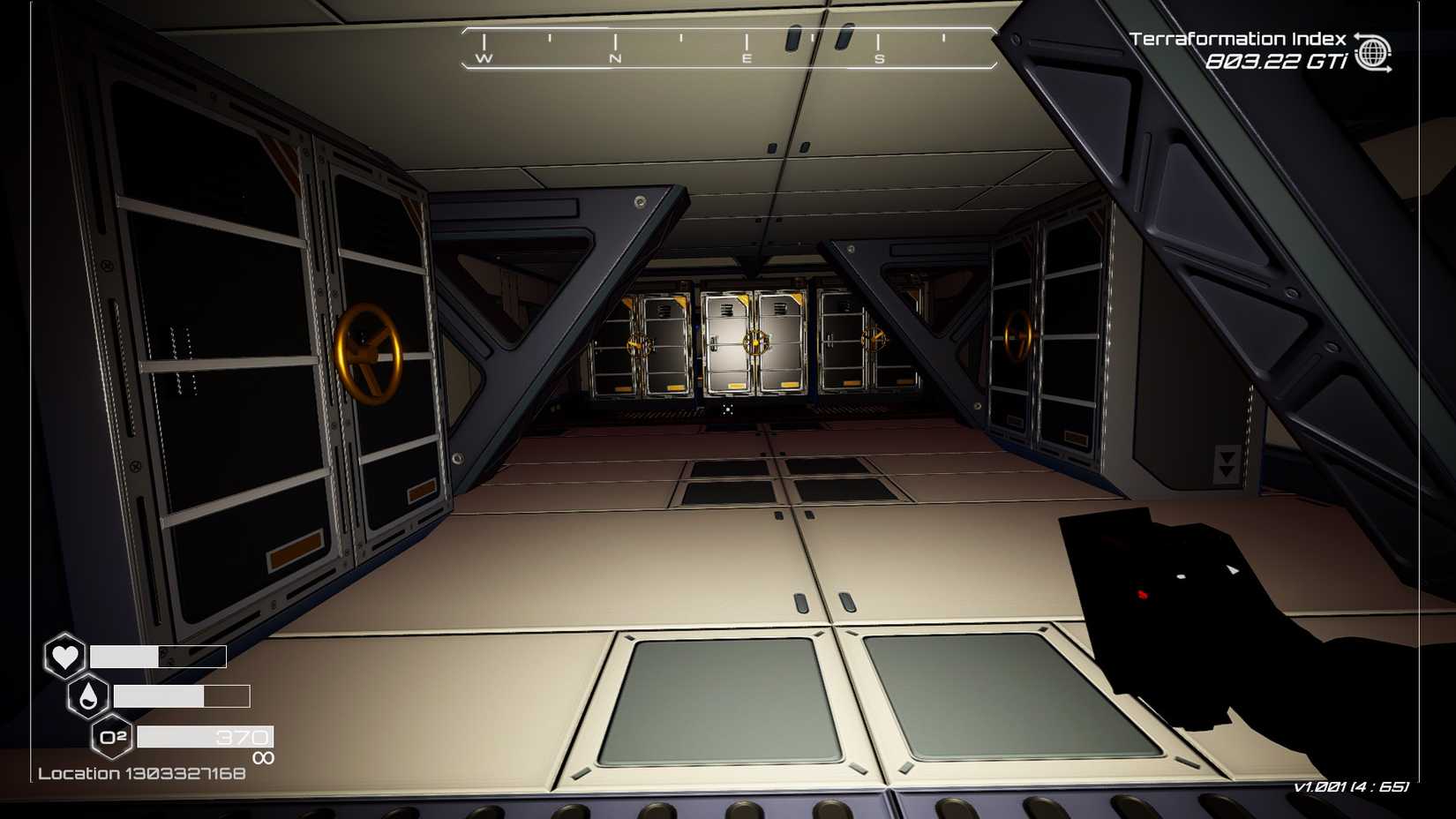Select the E marker on the compass bar

746,58
